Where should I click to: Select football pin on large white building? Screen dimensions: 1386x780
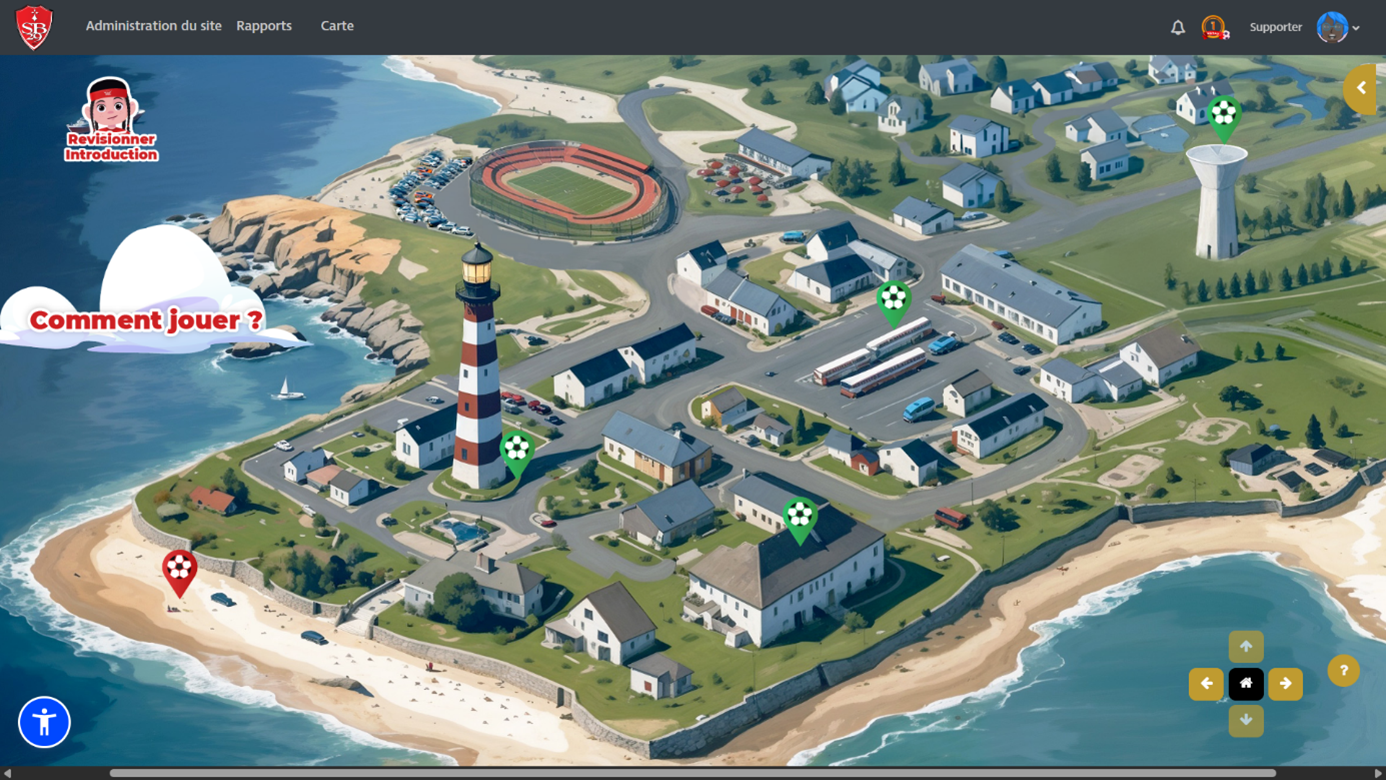pos(799,517)
